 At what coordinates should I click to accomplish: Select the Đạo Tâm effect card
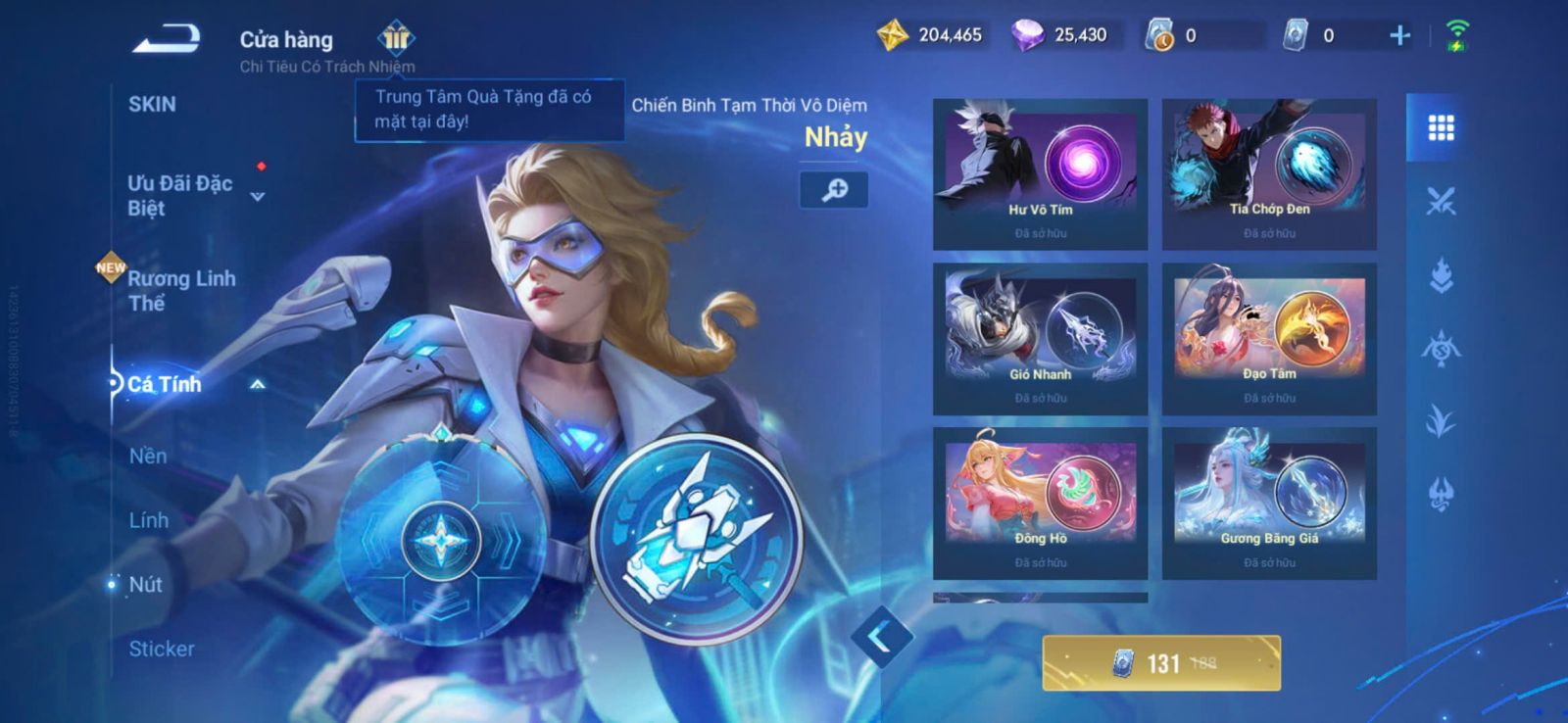1269,338
